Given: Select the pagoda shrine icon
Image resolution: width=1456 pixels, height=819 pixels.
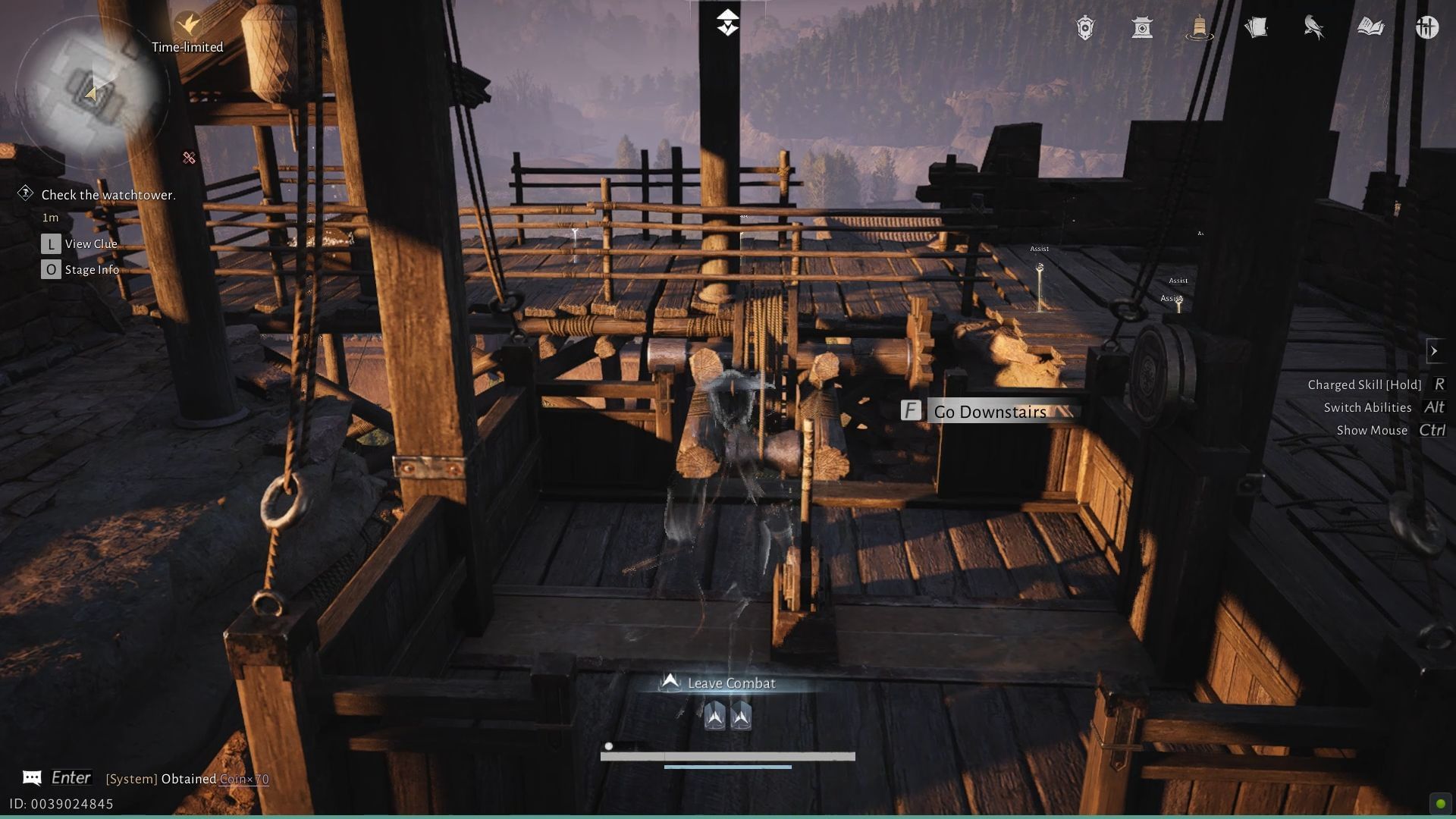Looking at the screenshot, I should coord(1142,27).
